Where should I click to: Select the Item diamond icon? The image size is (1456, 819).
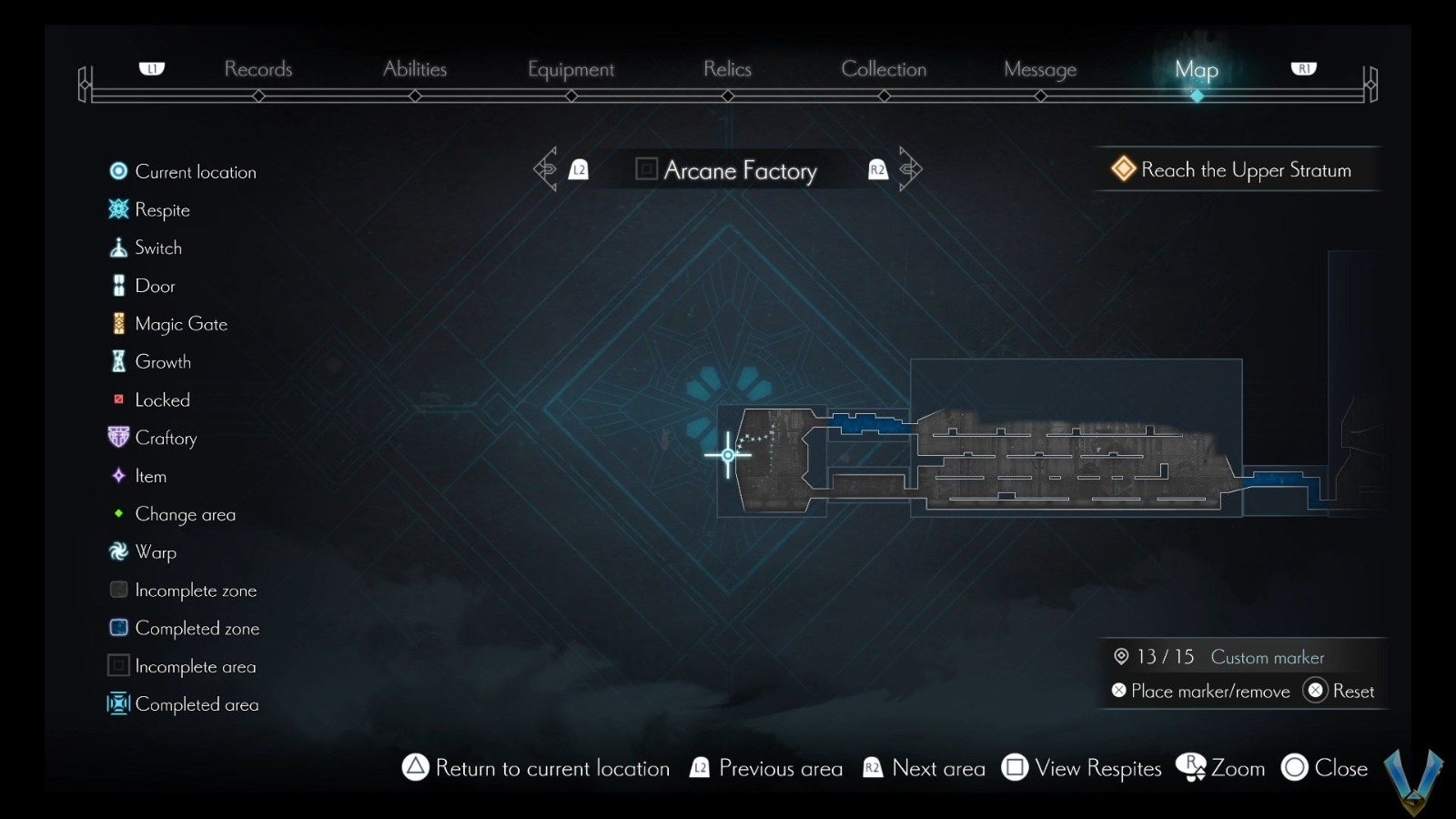coord(118,476)
